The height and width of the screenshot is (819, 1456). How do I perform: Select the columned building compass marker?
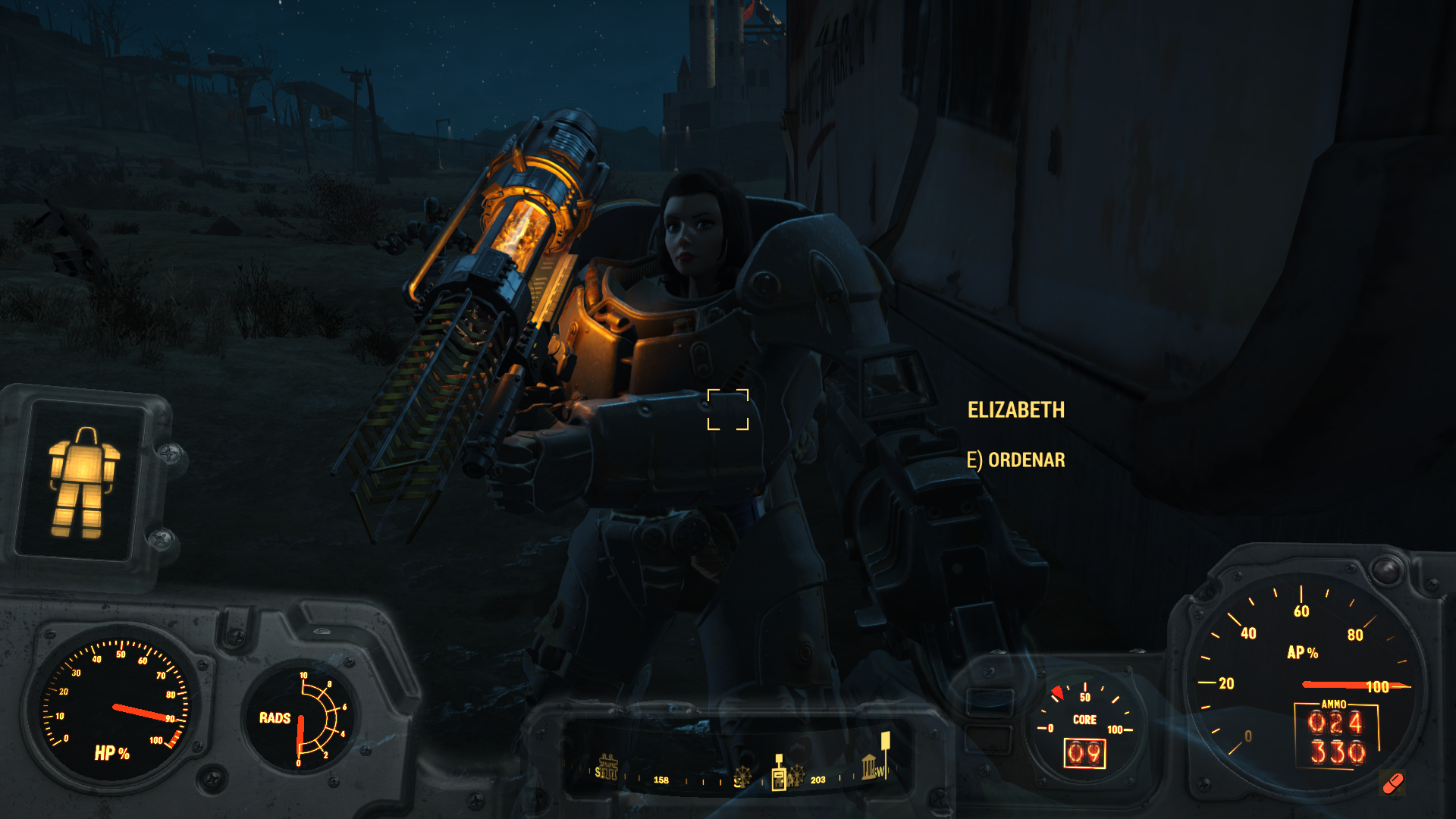(869, 767)
